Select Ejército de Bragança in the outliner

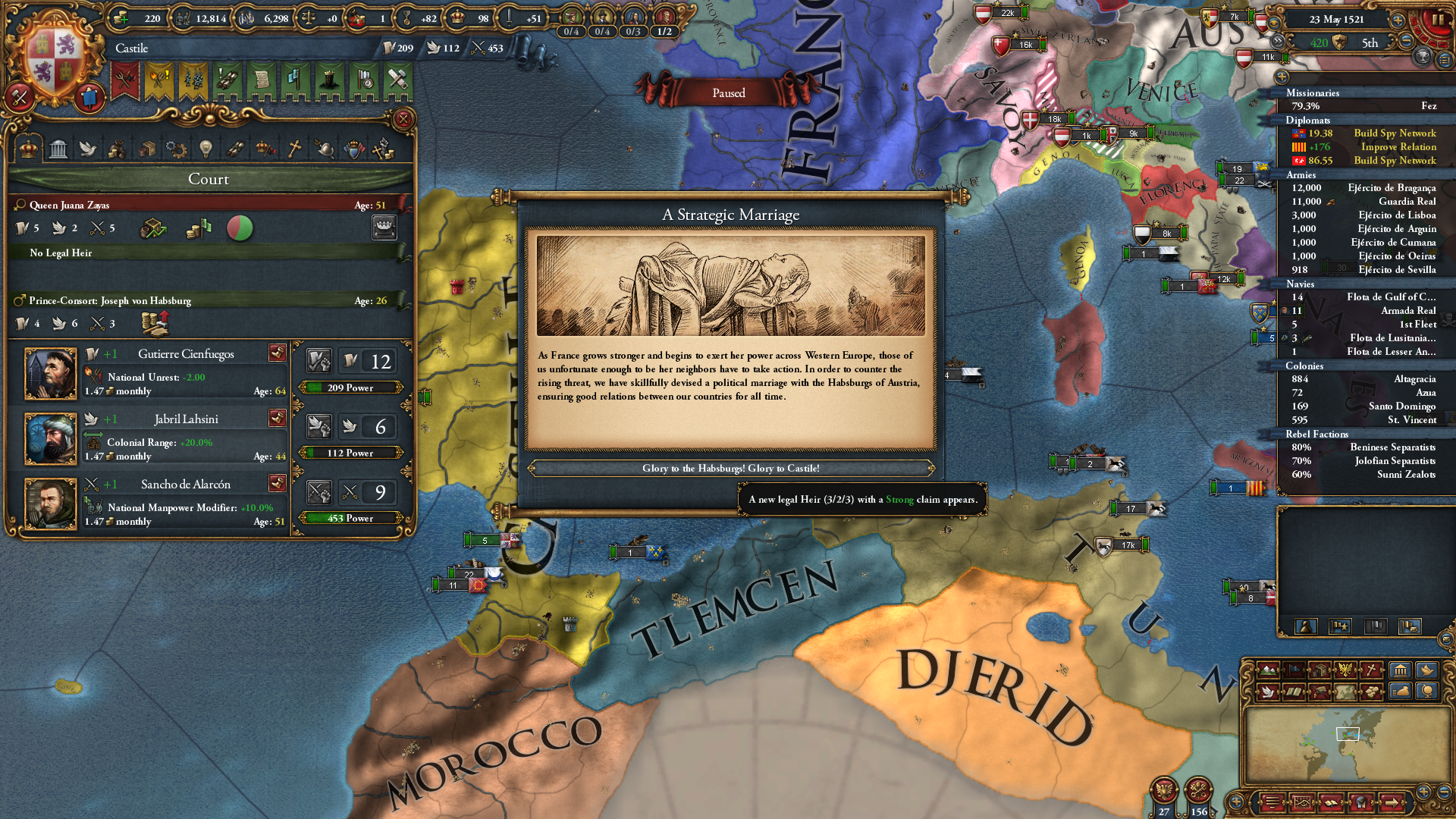click(x=1392, y=188)
